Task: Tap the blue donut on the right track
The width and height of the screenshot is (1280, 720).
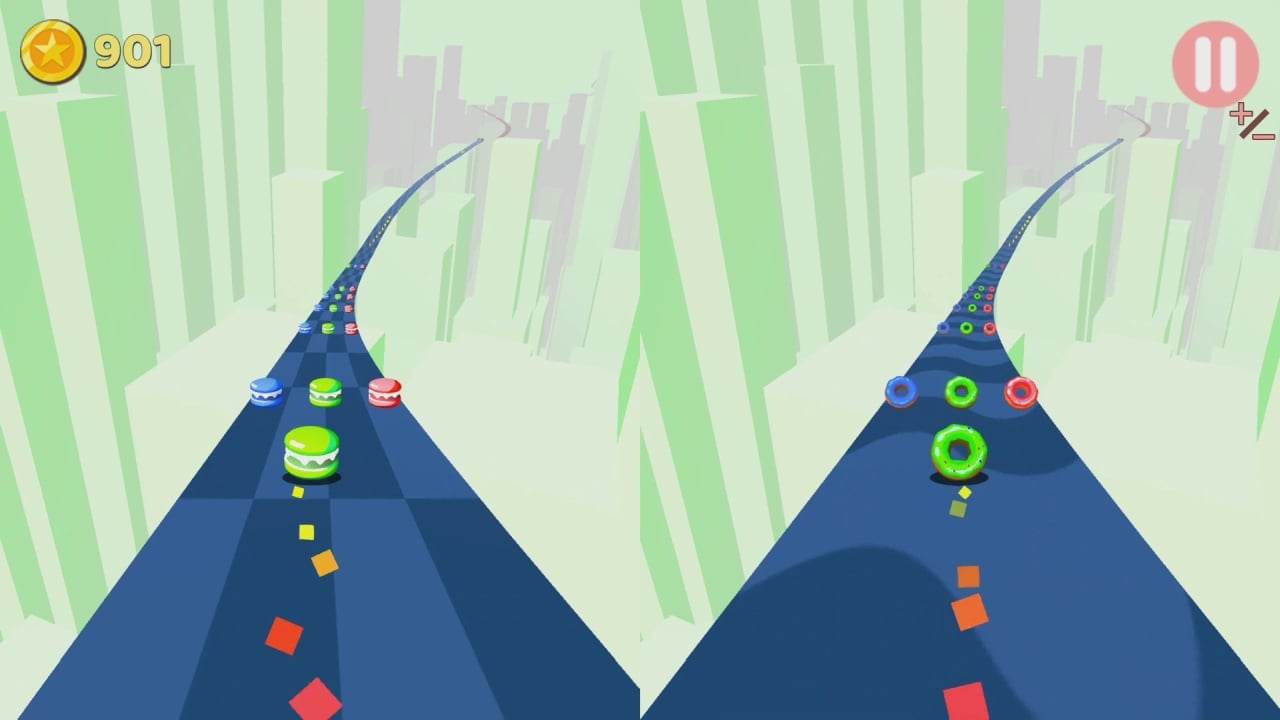Action: [901, 392]
